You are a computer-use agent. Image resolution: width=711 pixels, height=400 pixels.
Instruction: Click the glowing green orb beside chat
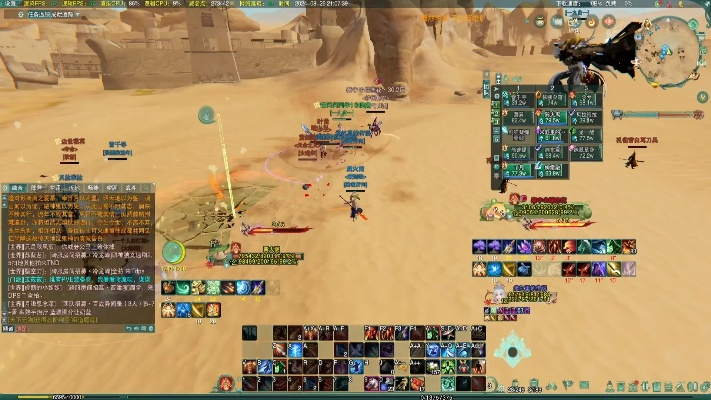(172, 251)
